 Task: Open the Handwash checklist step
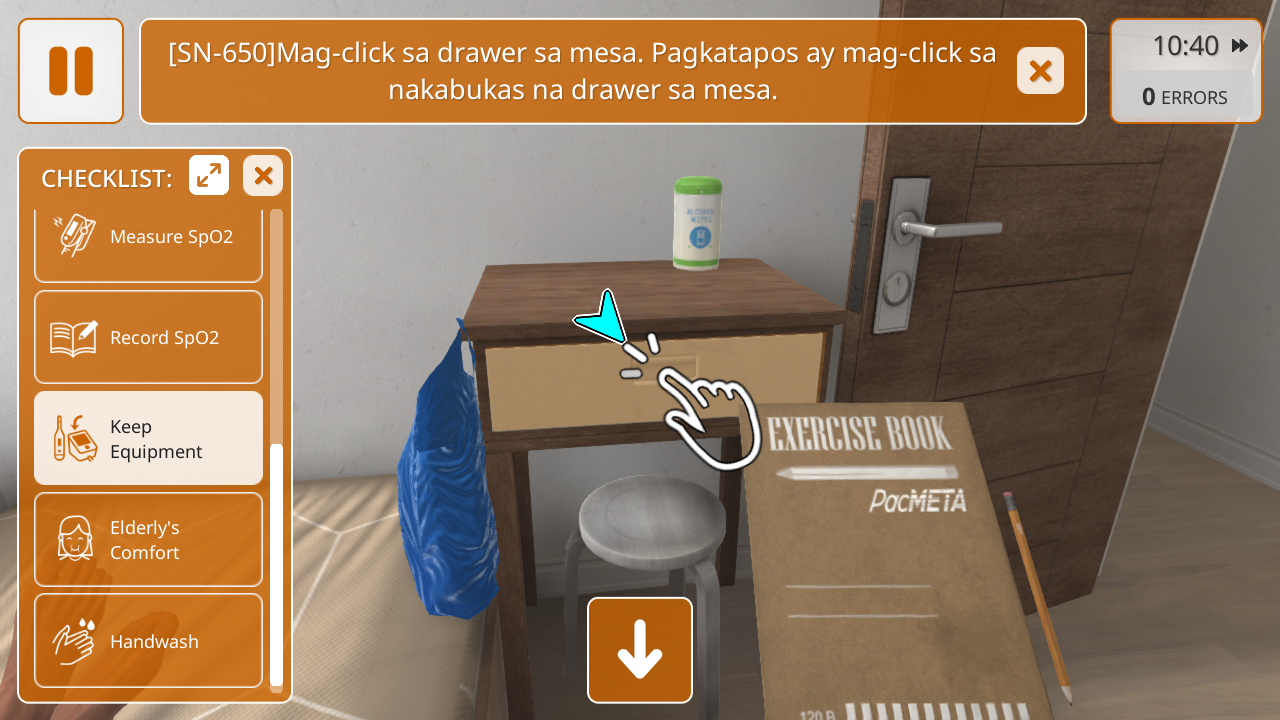pyautogui.click(x=148, y=641)
